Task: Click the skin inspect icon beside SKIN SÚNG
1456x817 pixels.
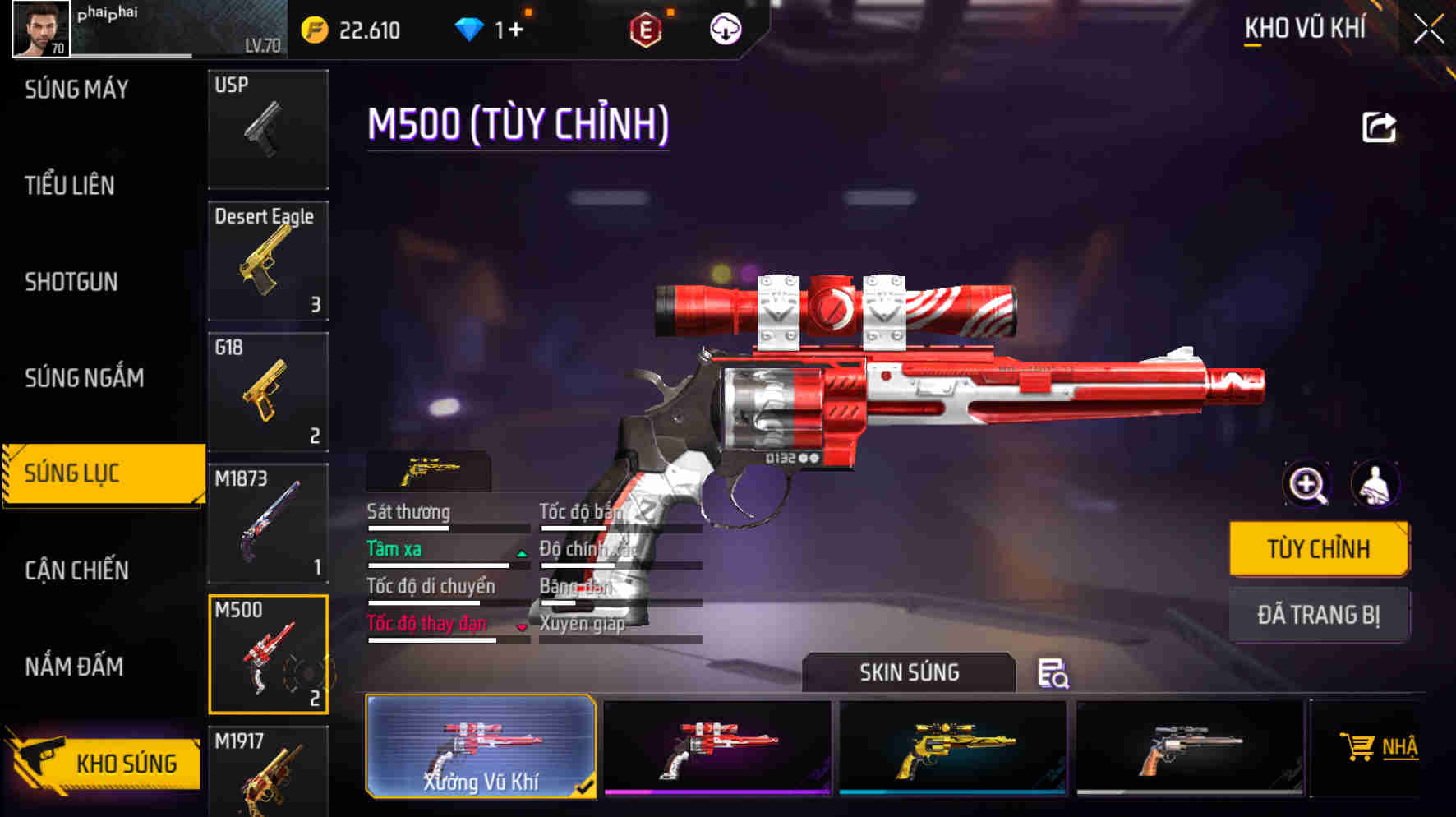Action: [x=1057, y=674]
